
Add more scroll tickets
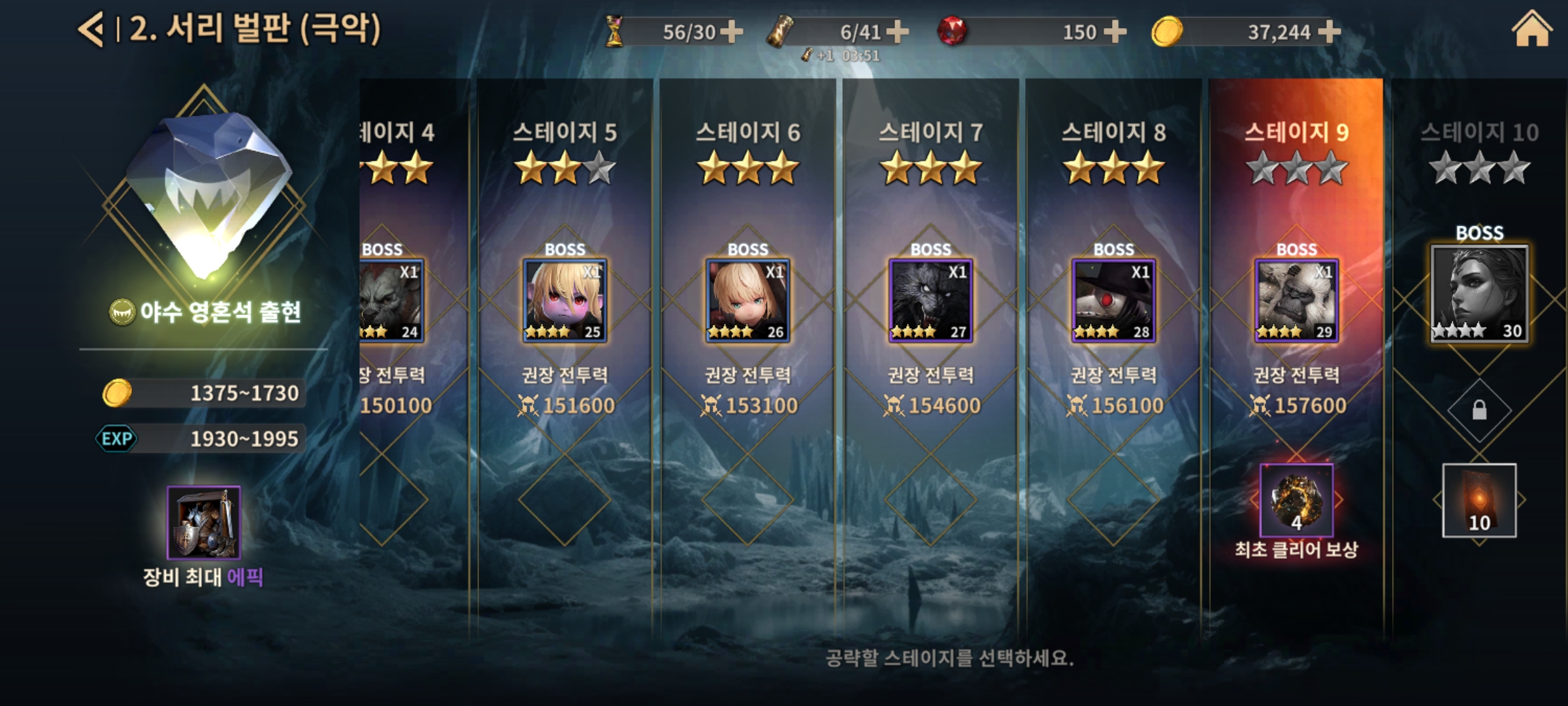897,31
